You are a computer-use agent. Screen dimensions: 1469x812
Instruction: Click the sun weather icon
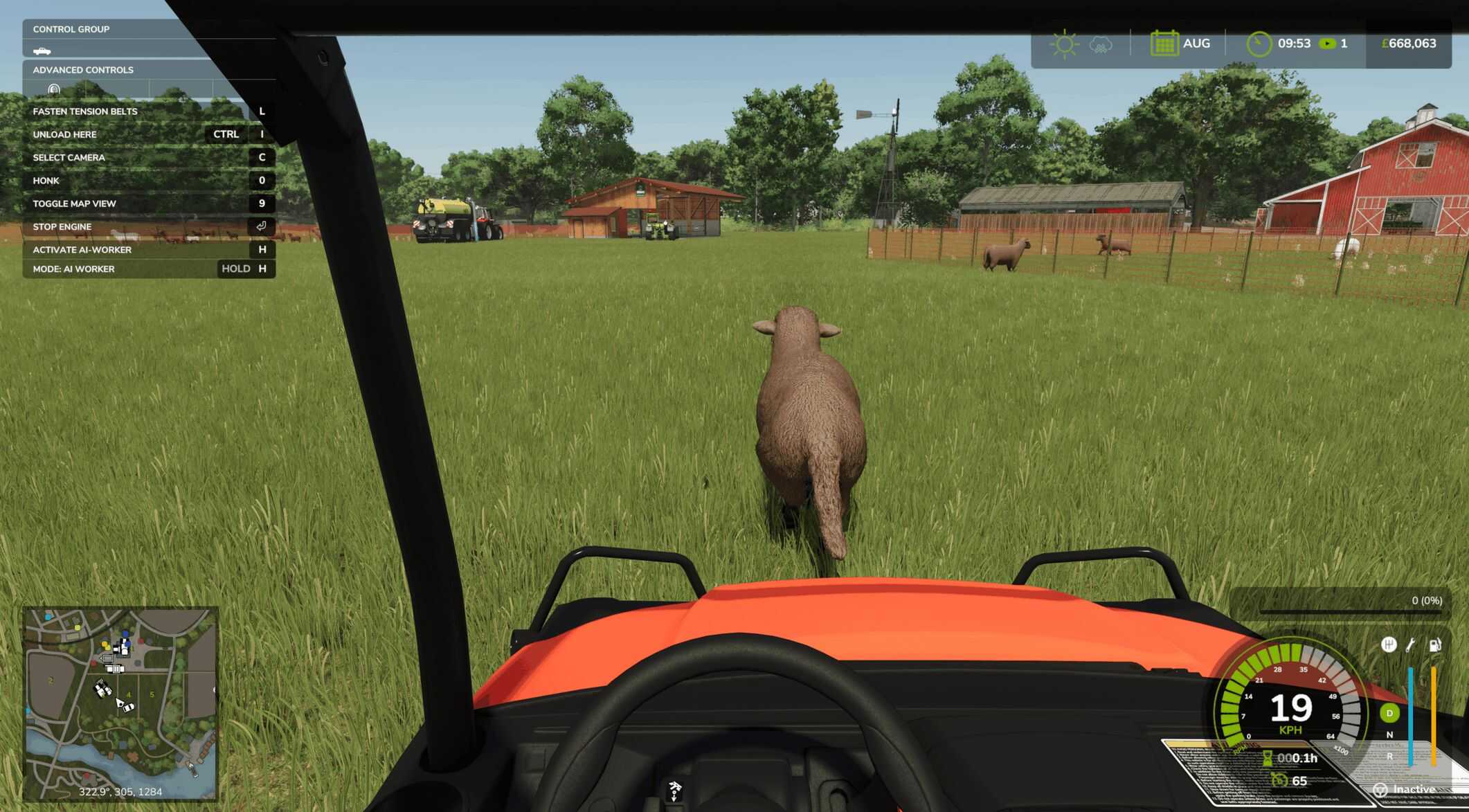pyautogui.click(x=1065, y=43)
